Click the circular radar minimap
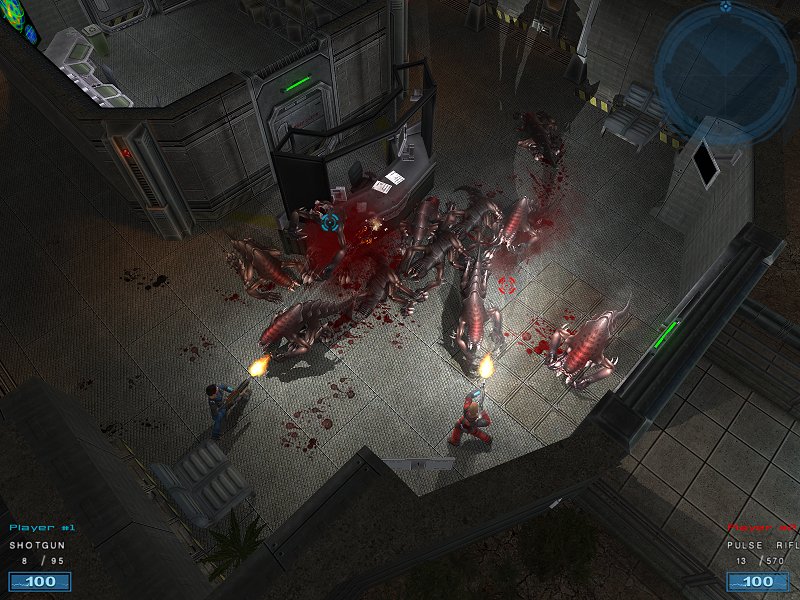Image resolution: width=800 pixels, height=600 pixels. (725, 72)
